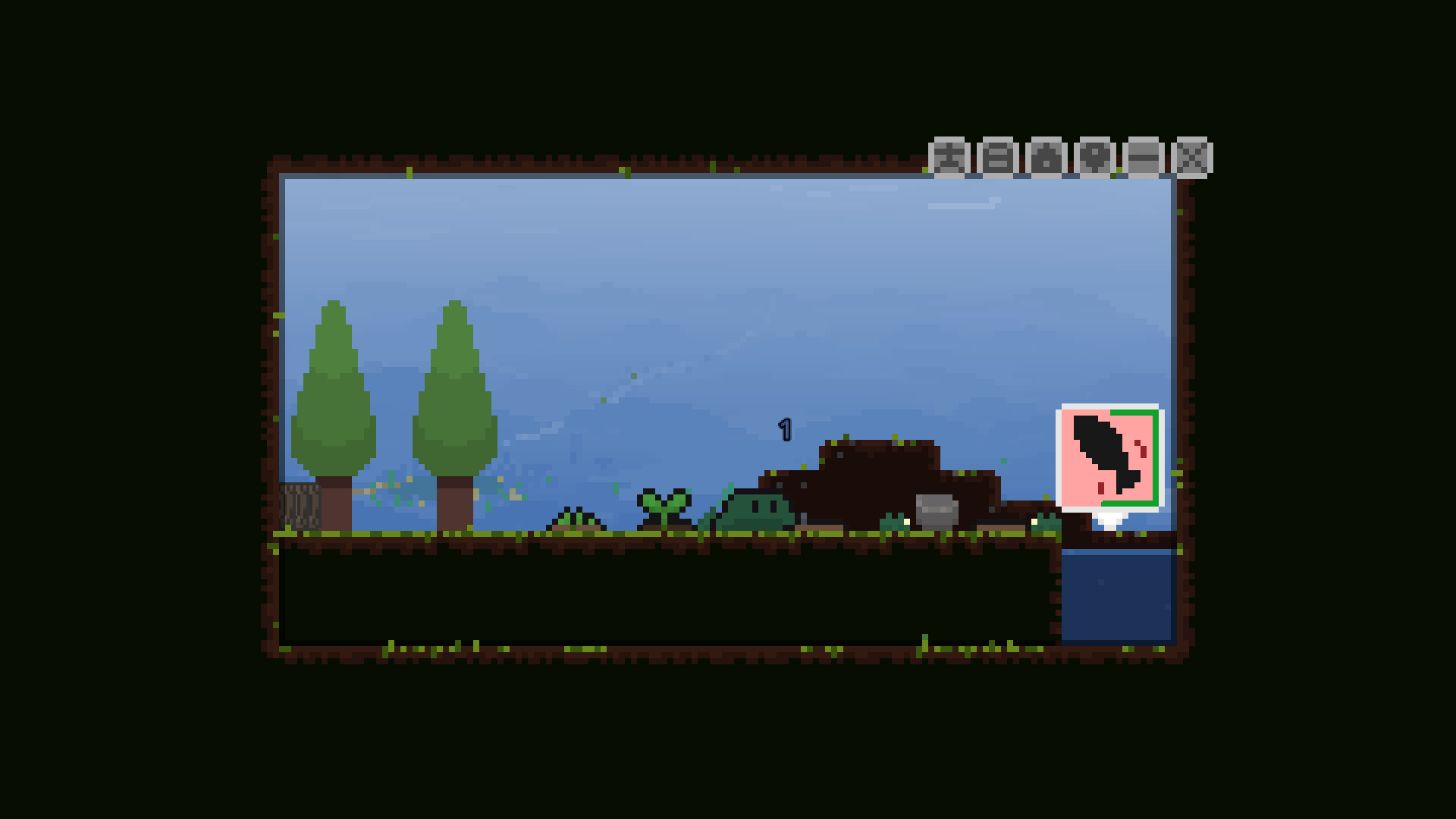Click the list icon in the top toolbar
The height and width of the screenshot is (819, 1456).
click(x=998, y=158)
